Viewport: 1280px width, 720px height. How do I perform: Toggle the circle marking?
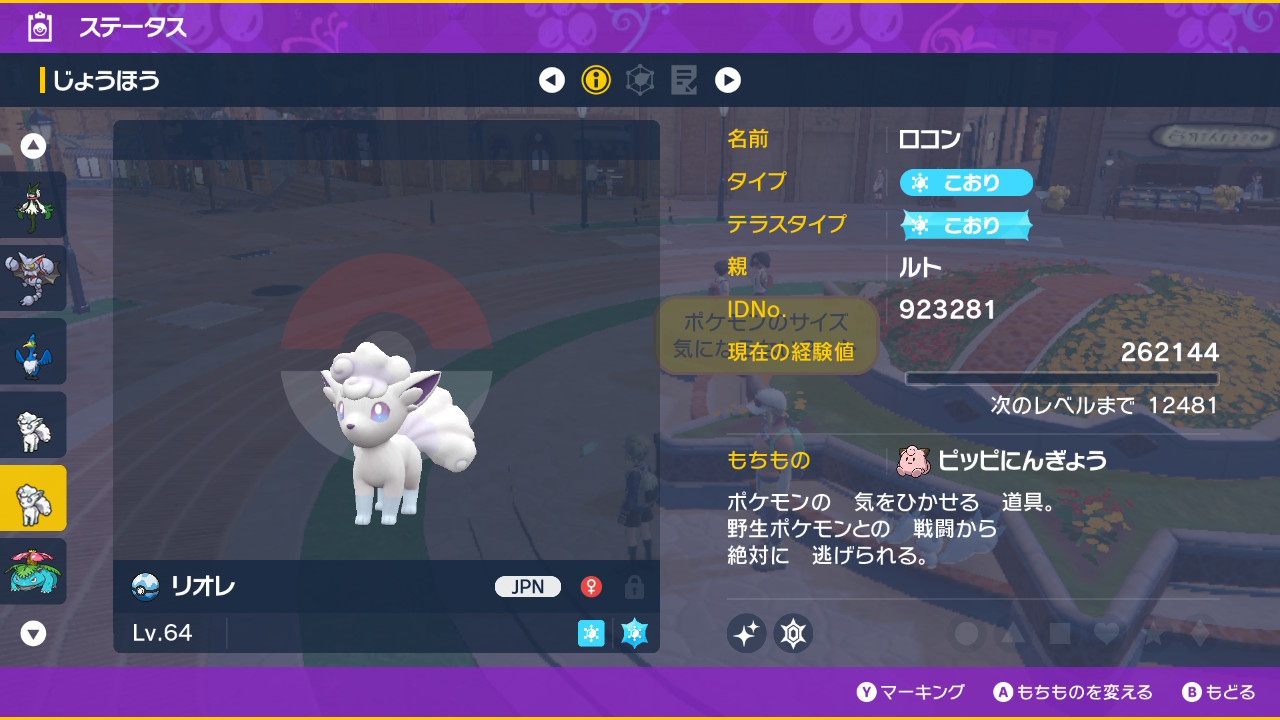[966, 633]
